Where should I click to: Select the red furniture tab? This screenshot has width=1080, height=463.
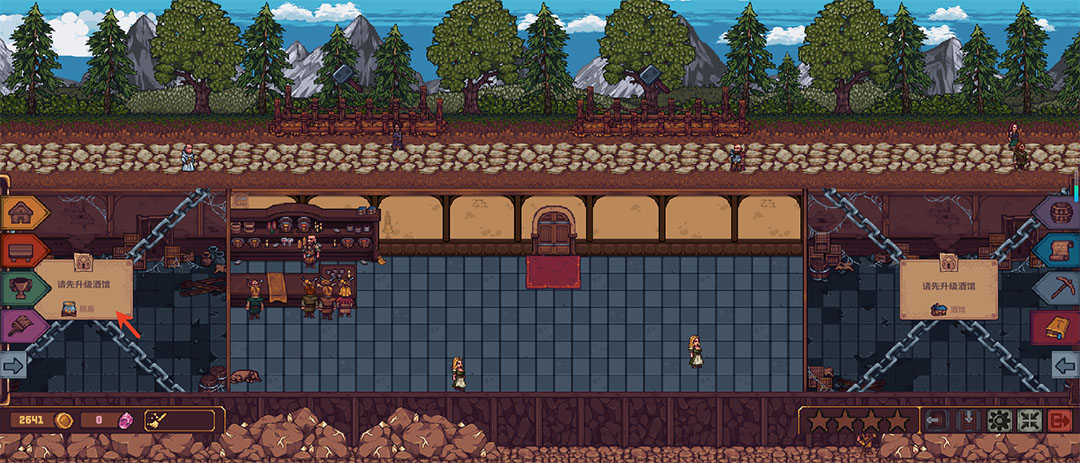19,250
